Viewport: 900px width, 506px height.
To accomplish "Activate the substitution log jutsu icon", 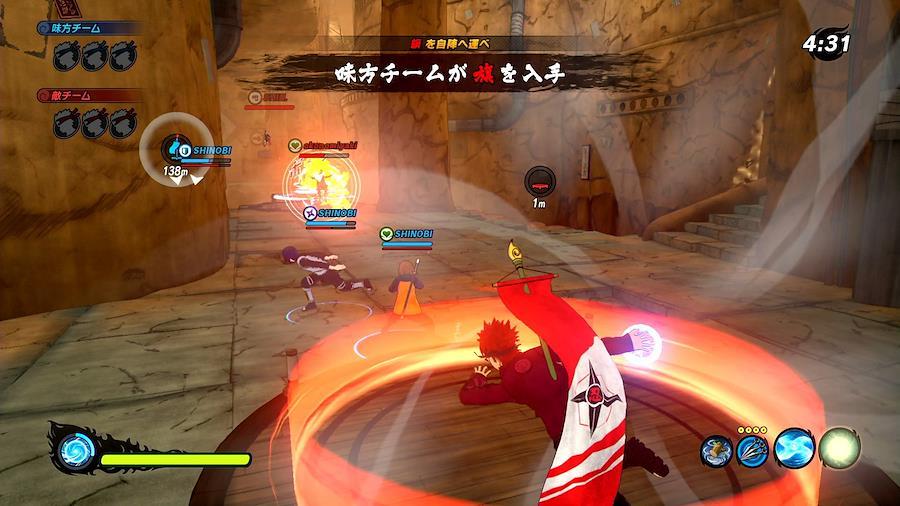I will point(717,450).
